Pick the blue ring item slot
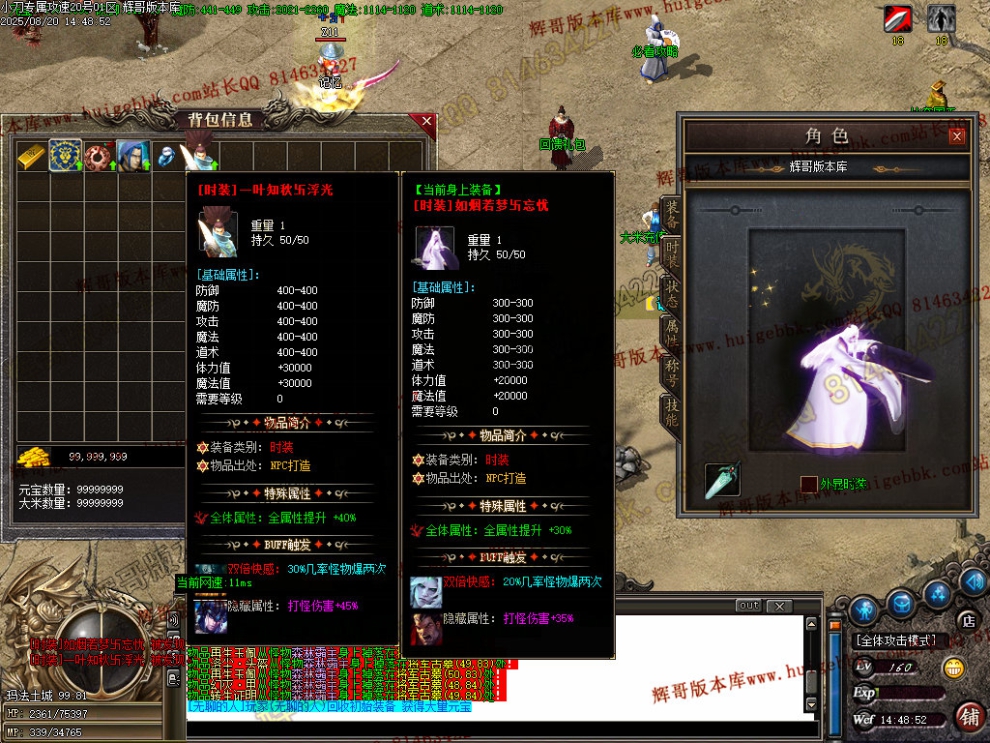Image resolution: width=990 pixels, height=743 pixels. pyautogui.click(x=166, y=157)
